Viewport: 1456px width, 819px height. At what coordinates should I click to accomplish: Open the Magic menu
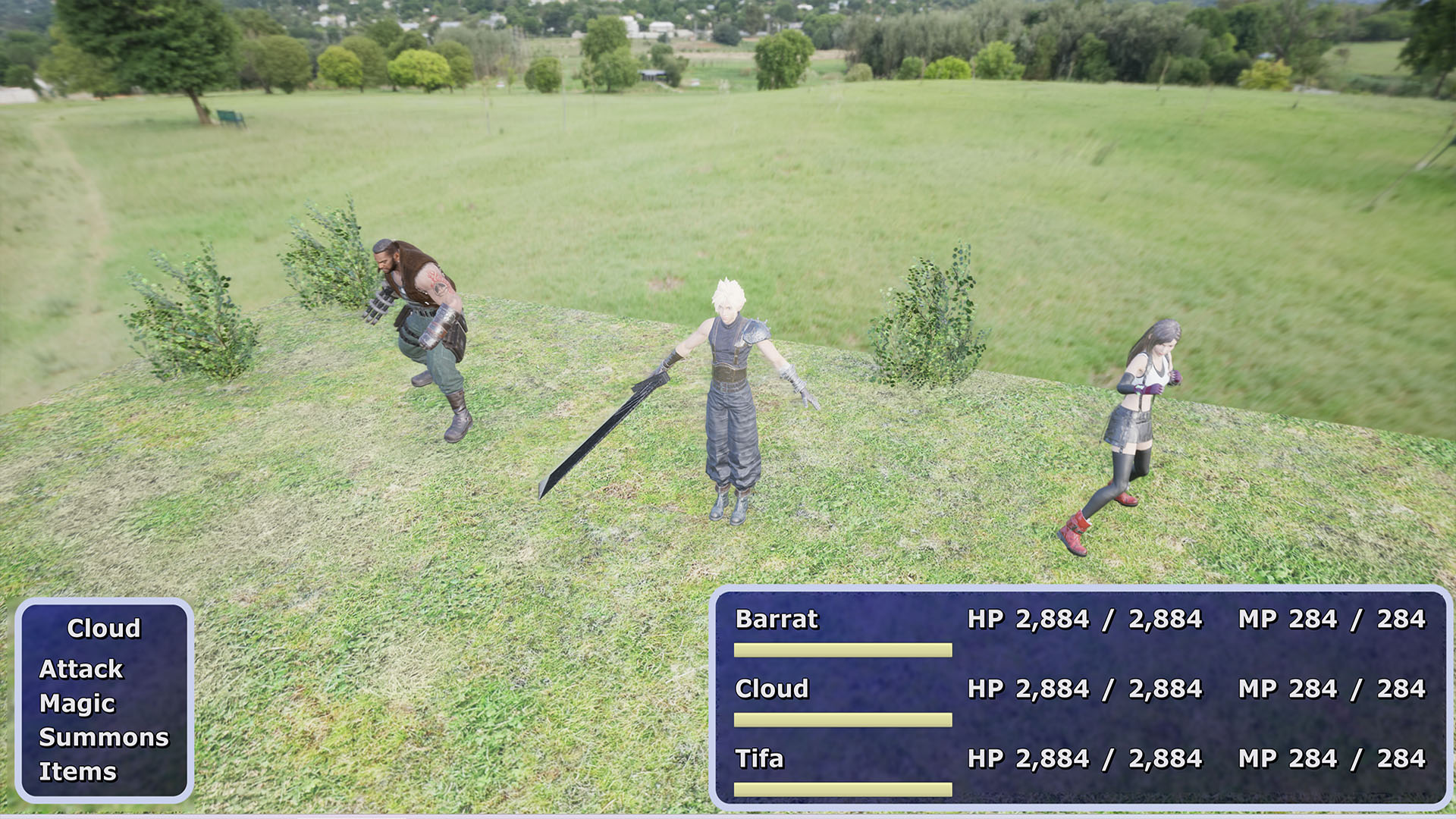tap(78, 703)
